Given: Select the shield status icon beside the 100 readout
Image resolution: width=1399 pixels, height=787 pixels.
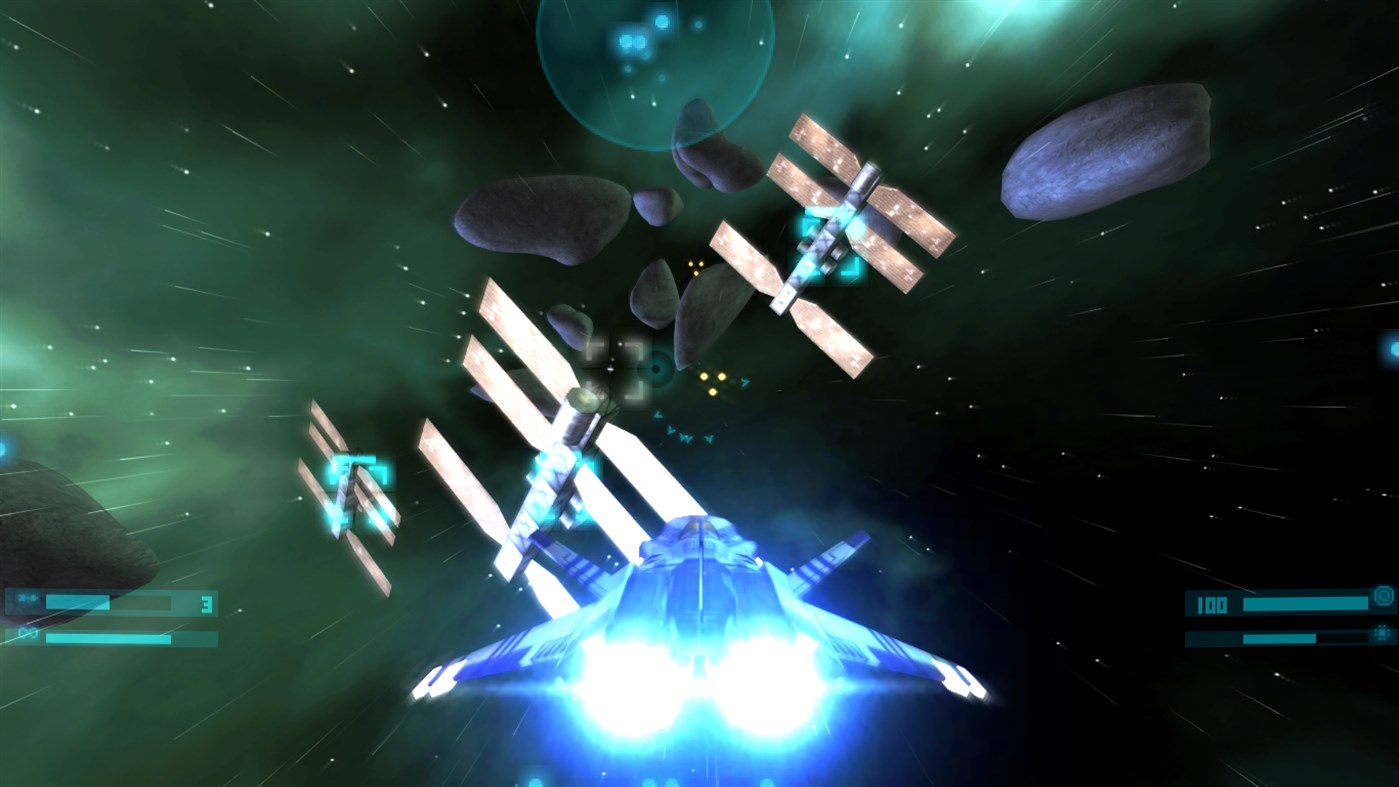Looking at the screenshot, I should (1384, 596).
